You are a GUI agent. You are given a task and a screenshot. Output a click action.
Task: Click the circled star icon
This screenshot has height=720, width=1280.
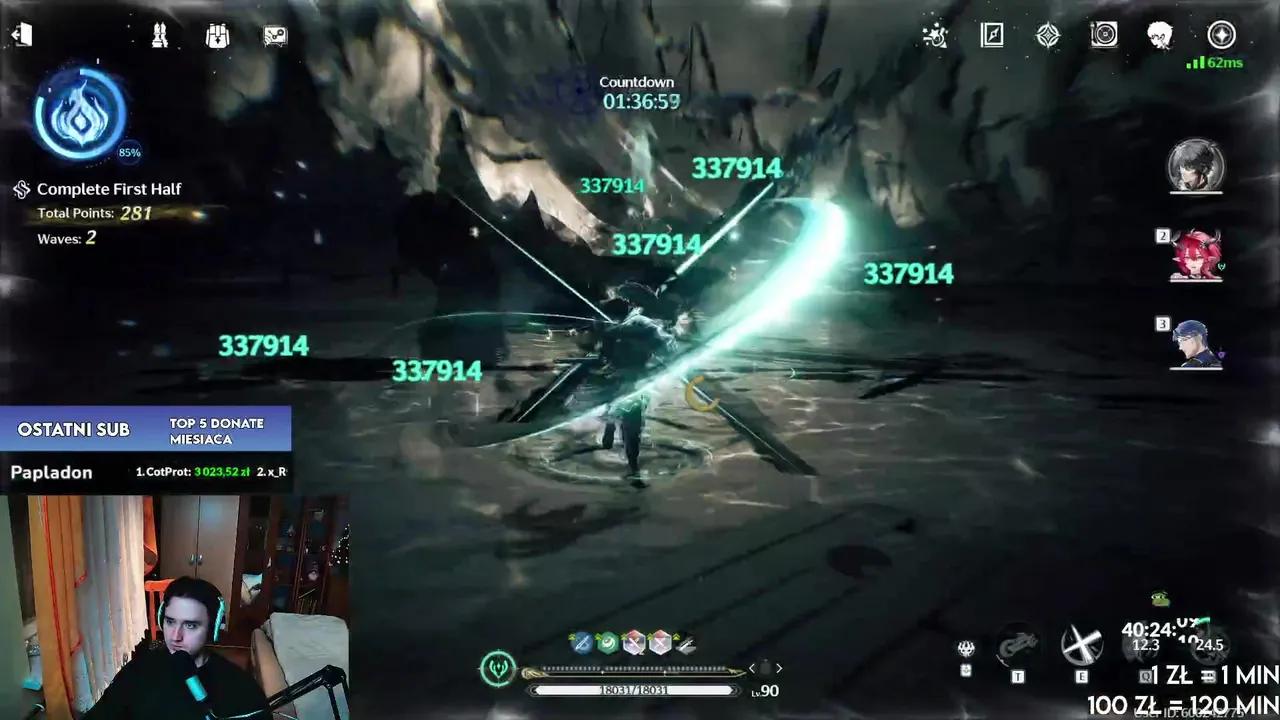(1221, 36)
